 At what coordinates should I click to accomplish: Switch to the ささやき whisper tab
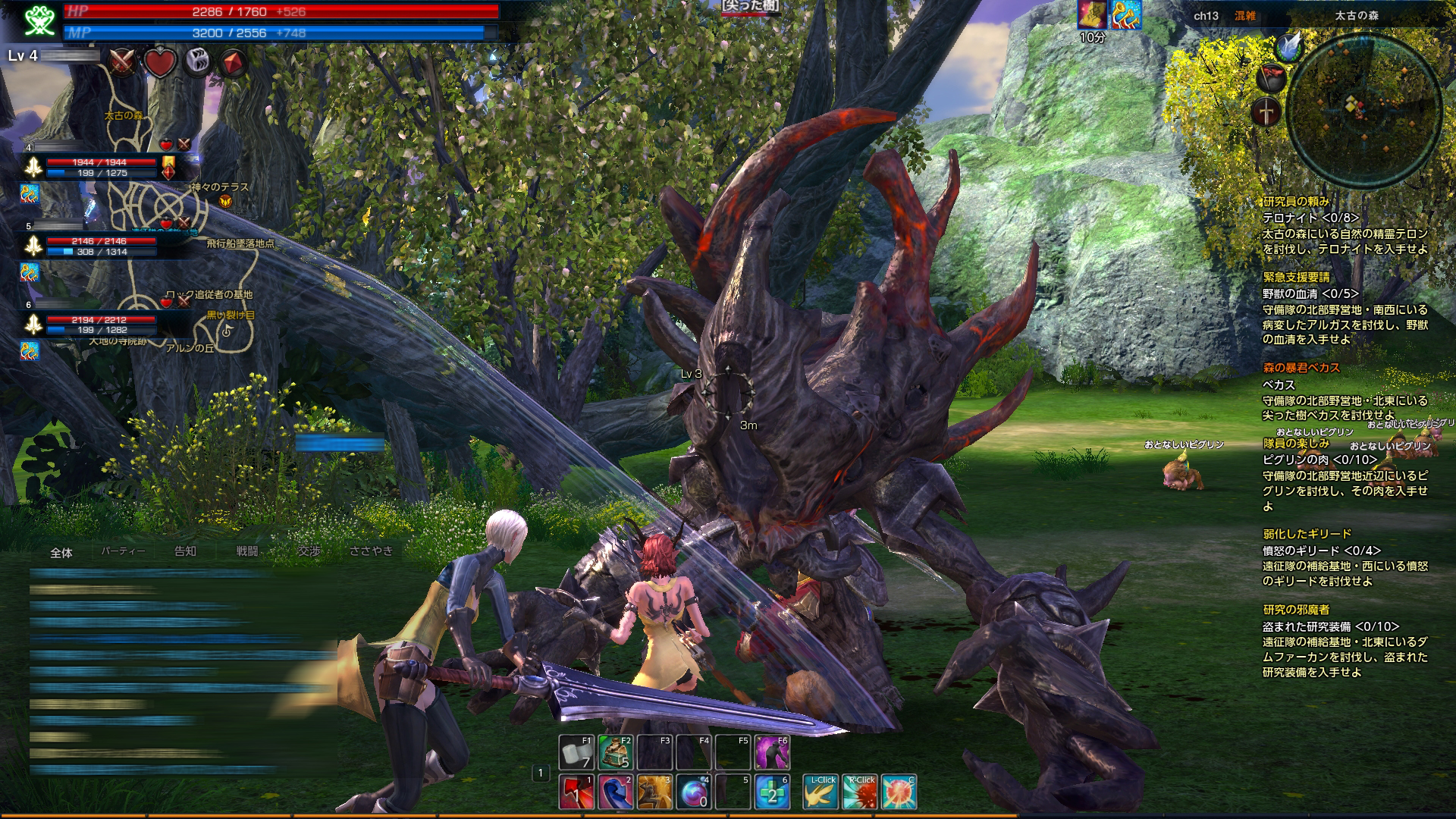coord(371,551)
